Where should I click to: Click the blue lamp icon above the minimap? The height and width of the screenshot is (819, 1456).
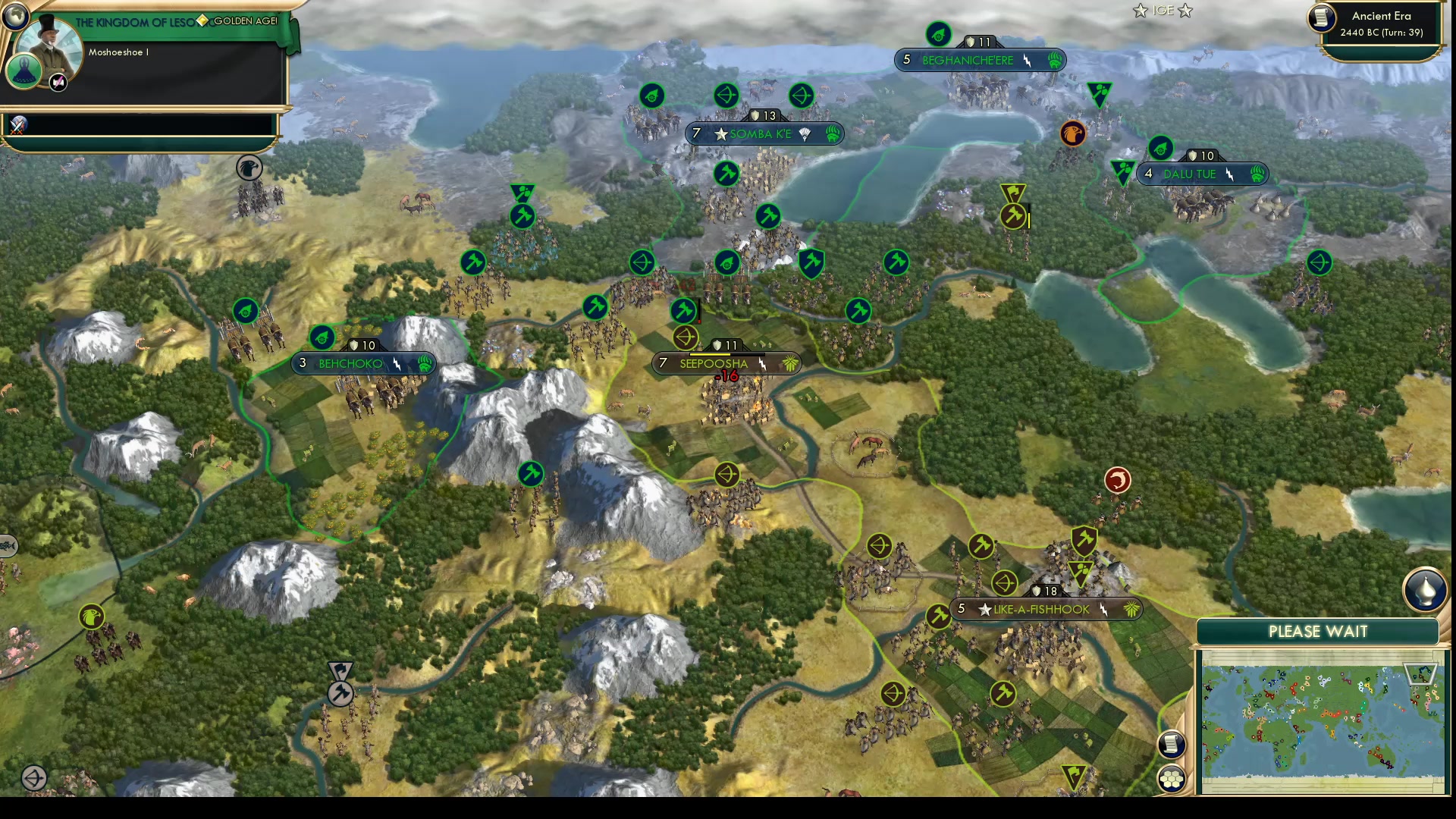click(x=1424, y=591)
